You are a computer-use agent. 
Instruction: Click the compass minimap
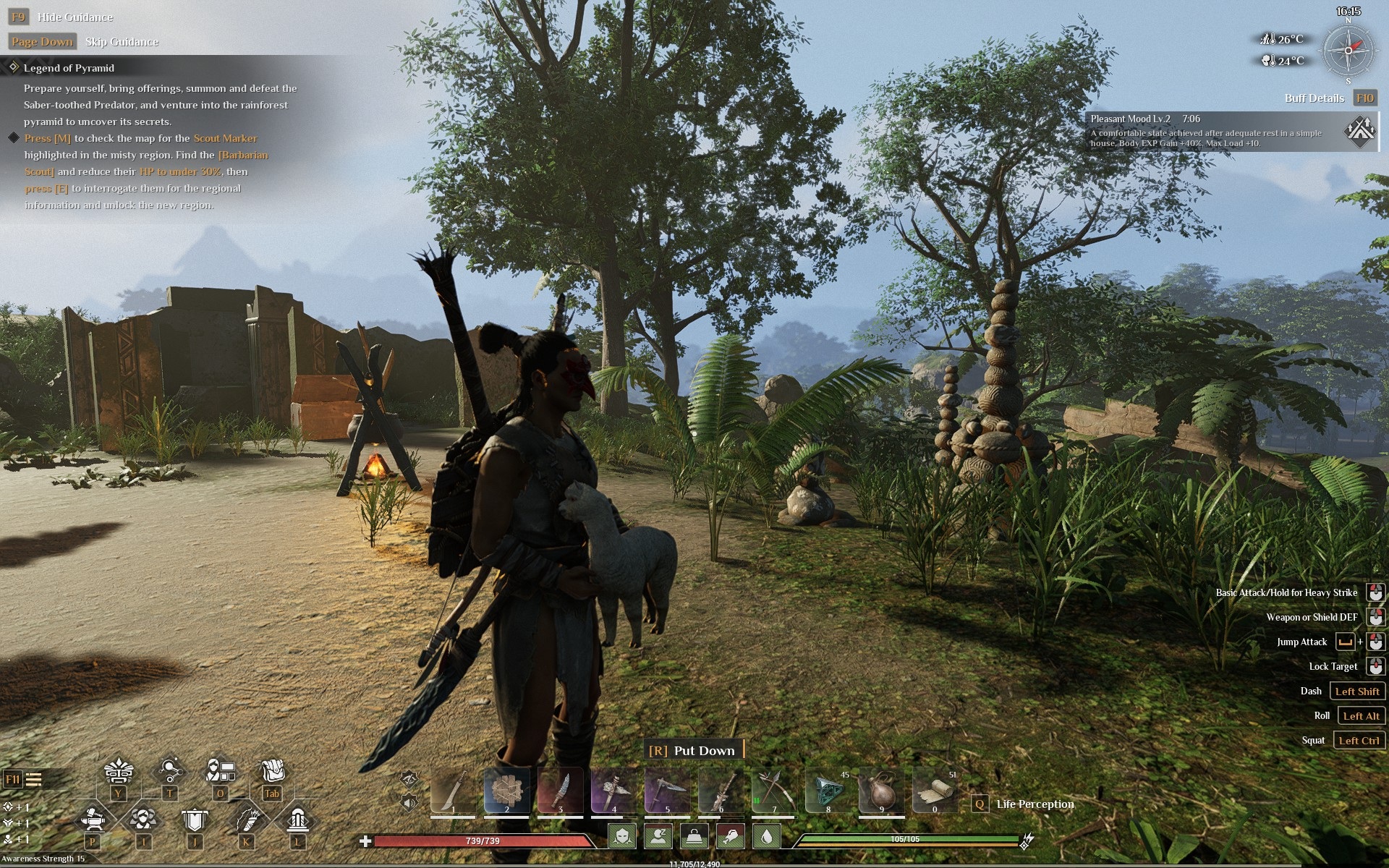(x=1348, y=51)
